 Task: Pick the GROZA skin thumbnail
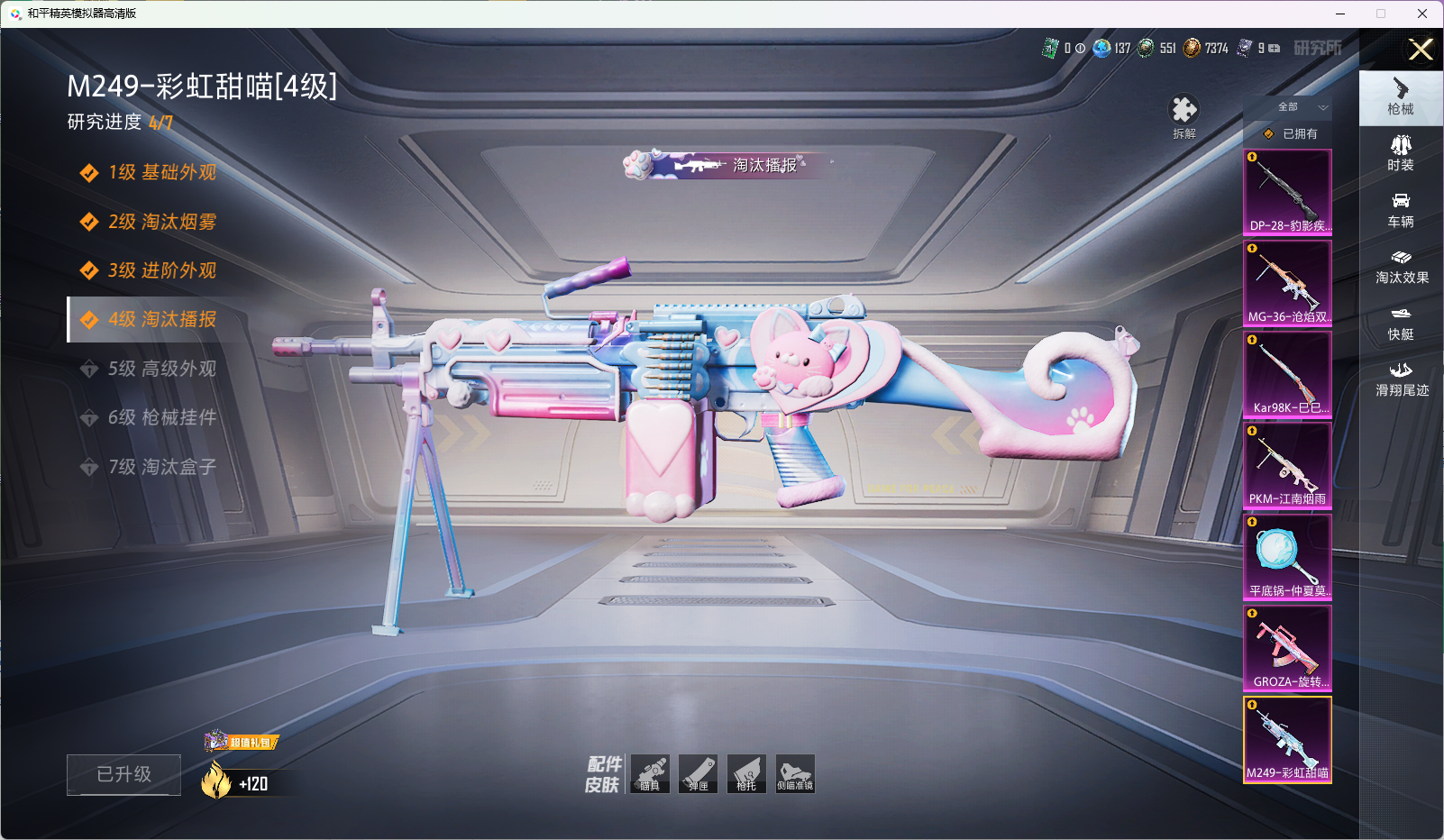(1287, 647)
